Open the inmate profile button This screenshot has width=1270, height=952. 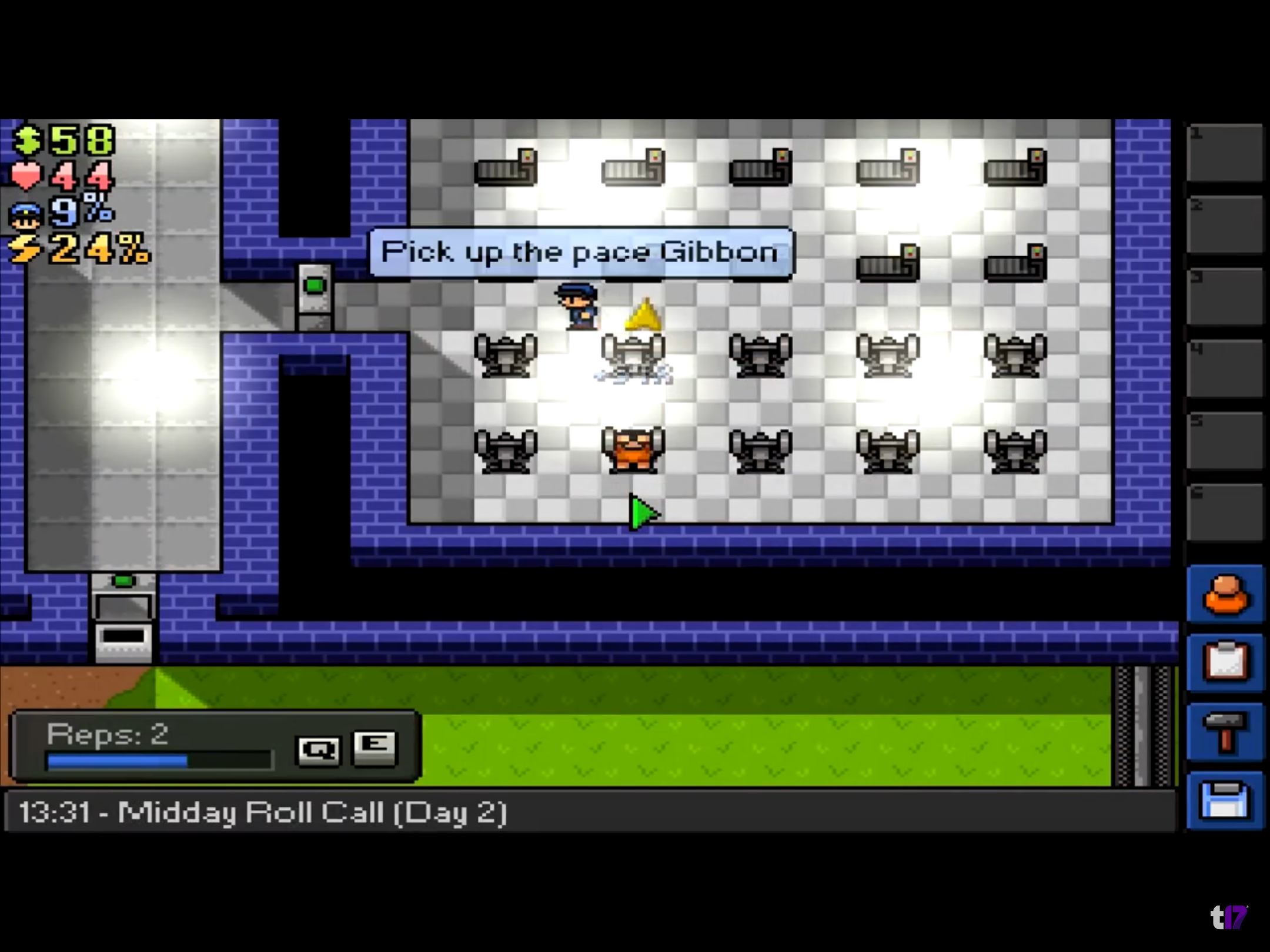pos(1225,595)
